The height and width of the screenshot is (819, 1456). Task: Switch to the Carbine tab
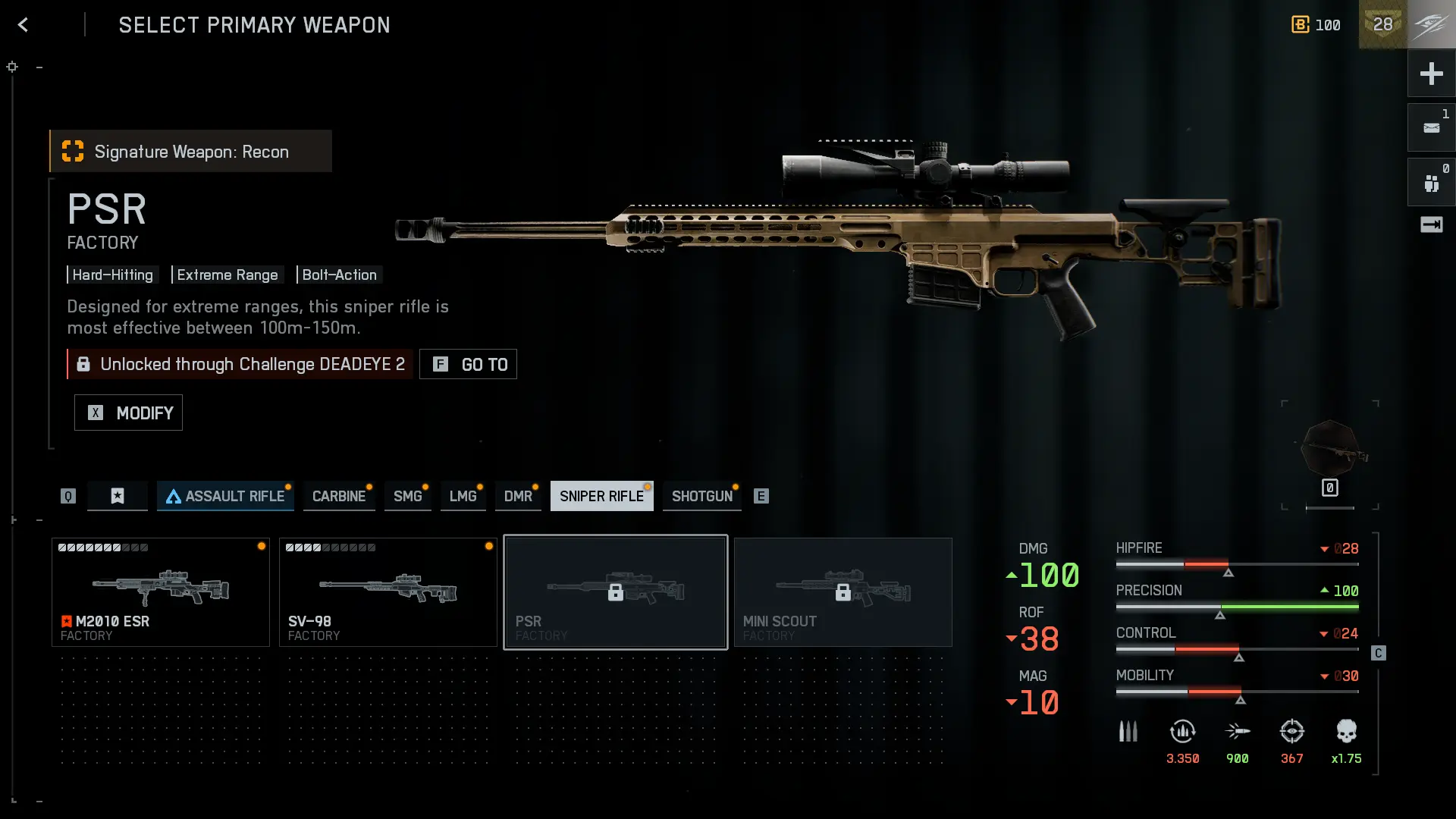tap(339, 496)
